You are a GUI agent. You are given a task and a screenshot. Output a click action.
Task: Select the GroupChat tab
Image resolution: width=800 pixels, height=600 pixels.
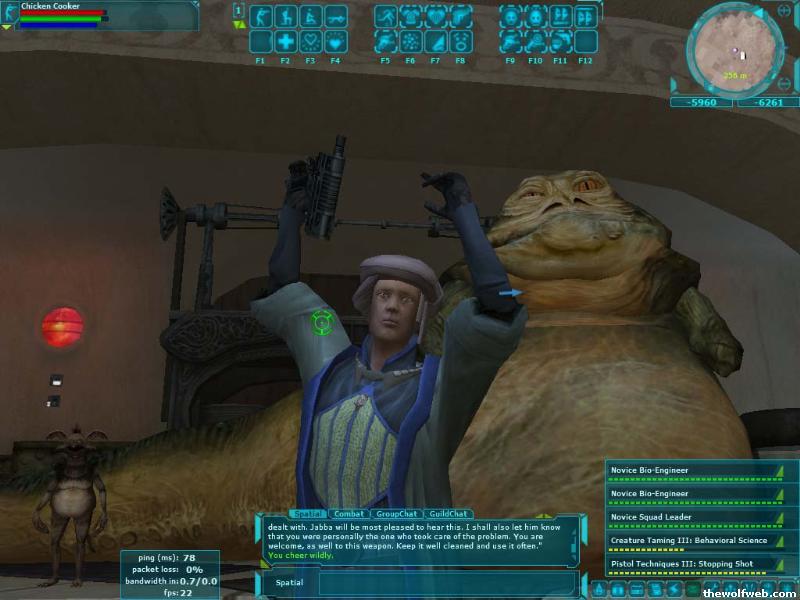coord(395,513)
